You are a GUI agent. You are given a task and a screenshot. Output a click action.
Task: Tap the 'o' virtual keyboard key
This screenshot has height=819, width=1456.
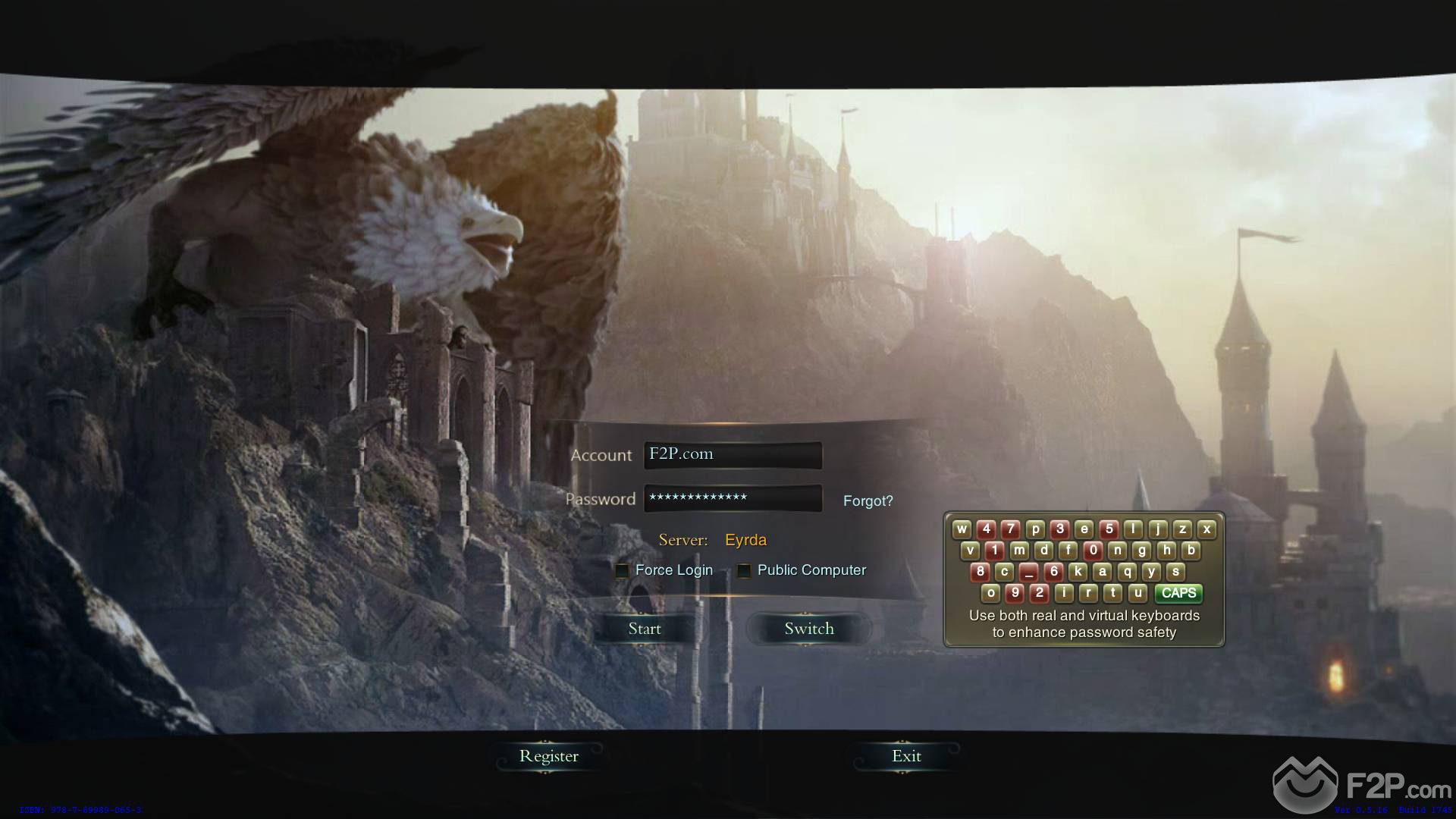tap(990, 593)
